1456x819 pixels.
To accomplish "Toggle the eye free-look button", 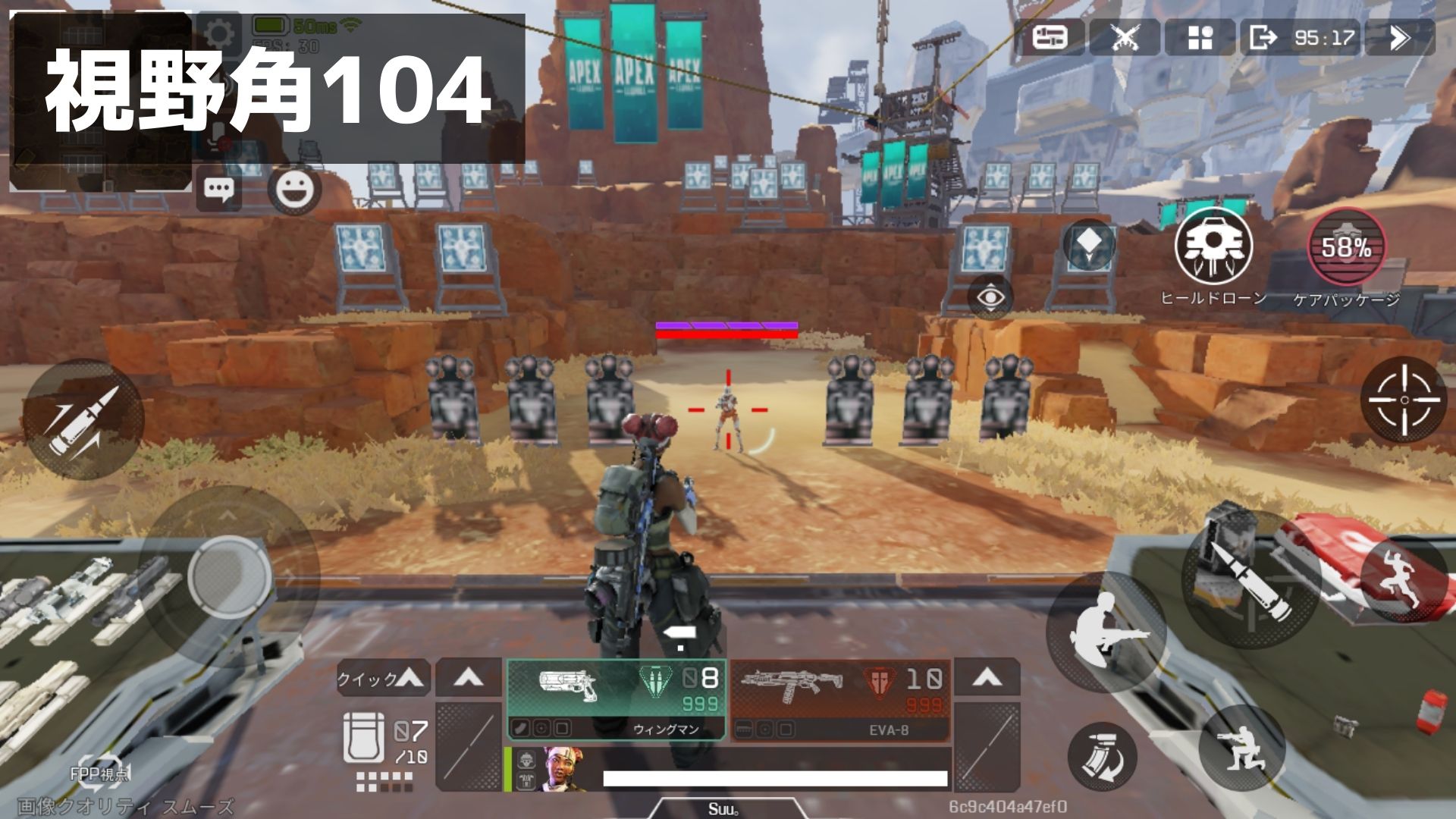I will 990,297.
